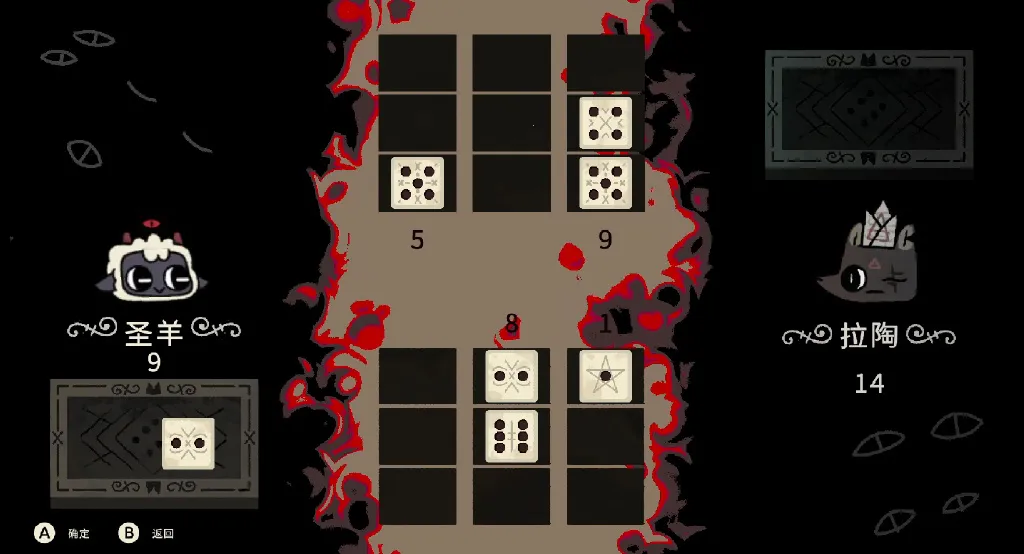
Task: Choose the four-pip die on the upper board
Action: 605,123
